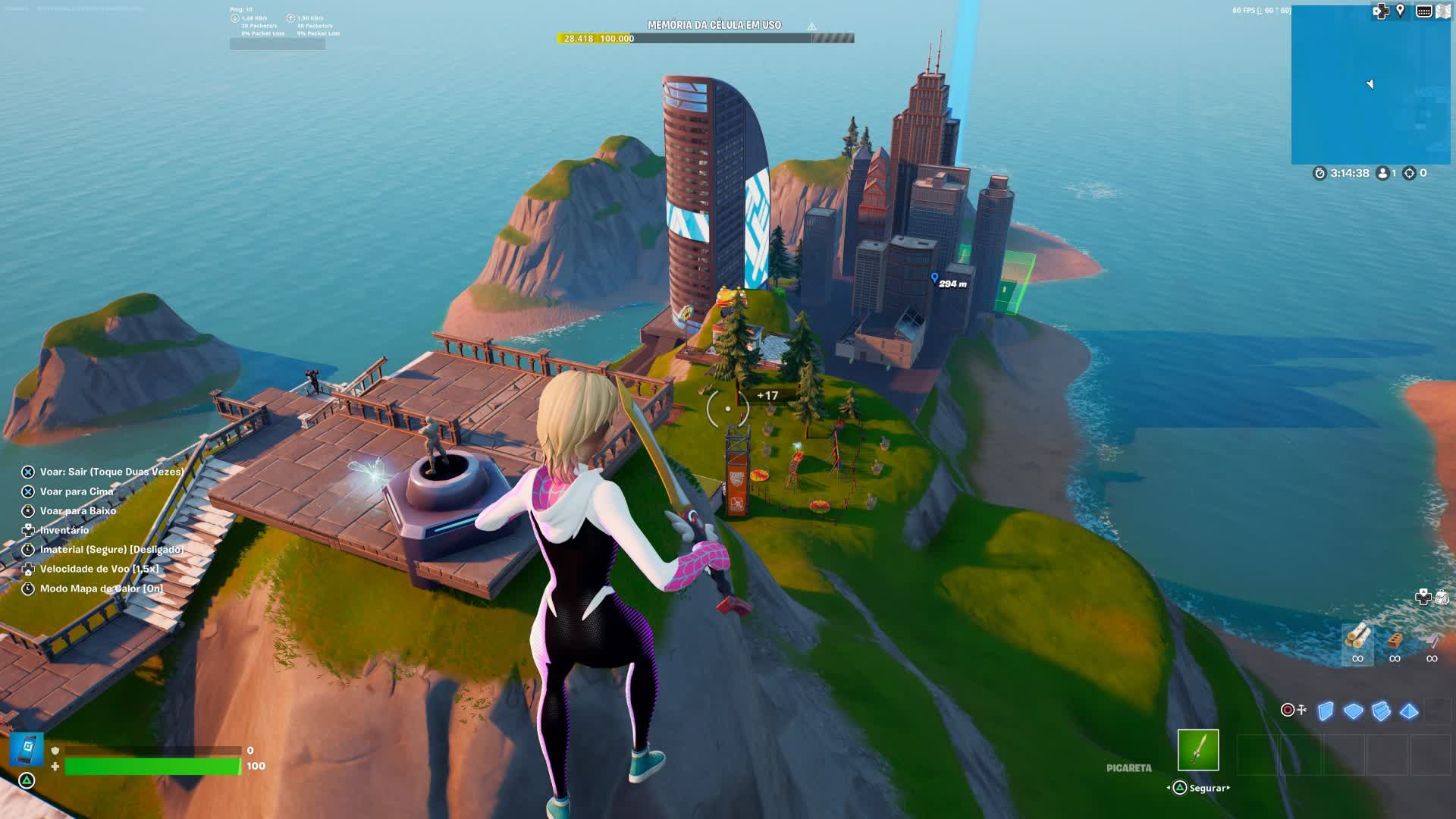Choose the floor build piece

tap(1353, 711)
